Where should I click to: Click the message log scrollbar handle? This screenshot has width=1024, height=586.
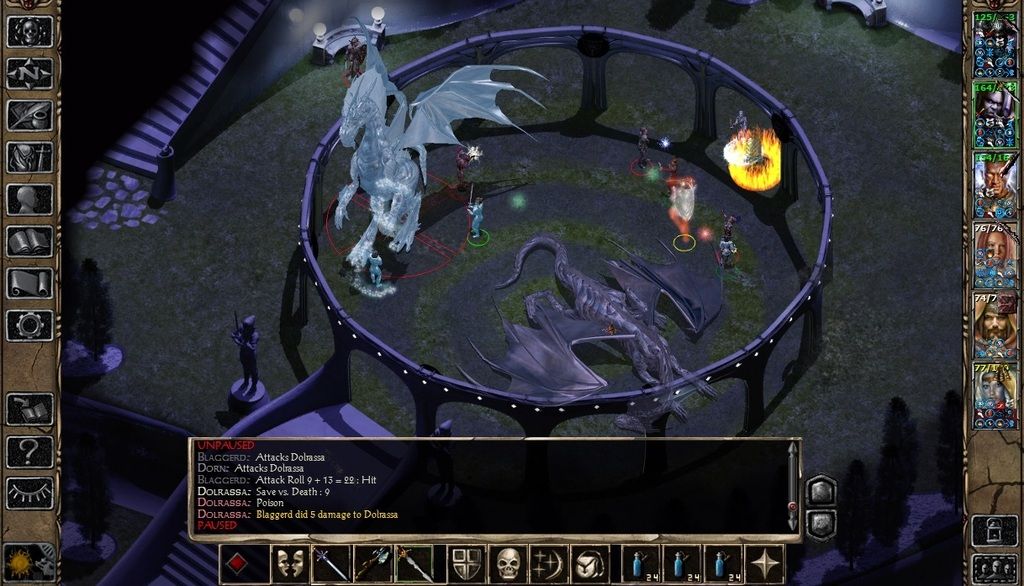click(792, 507)
